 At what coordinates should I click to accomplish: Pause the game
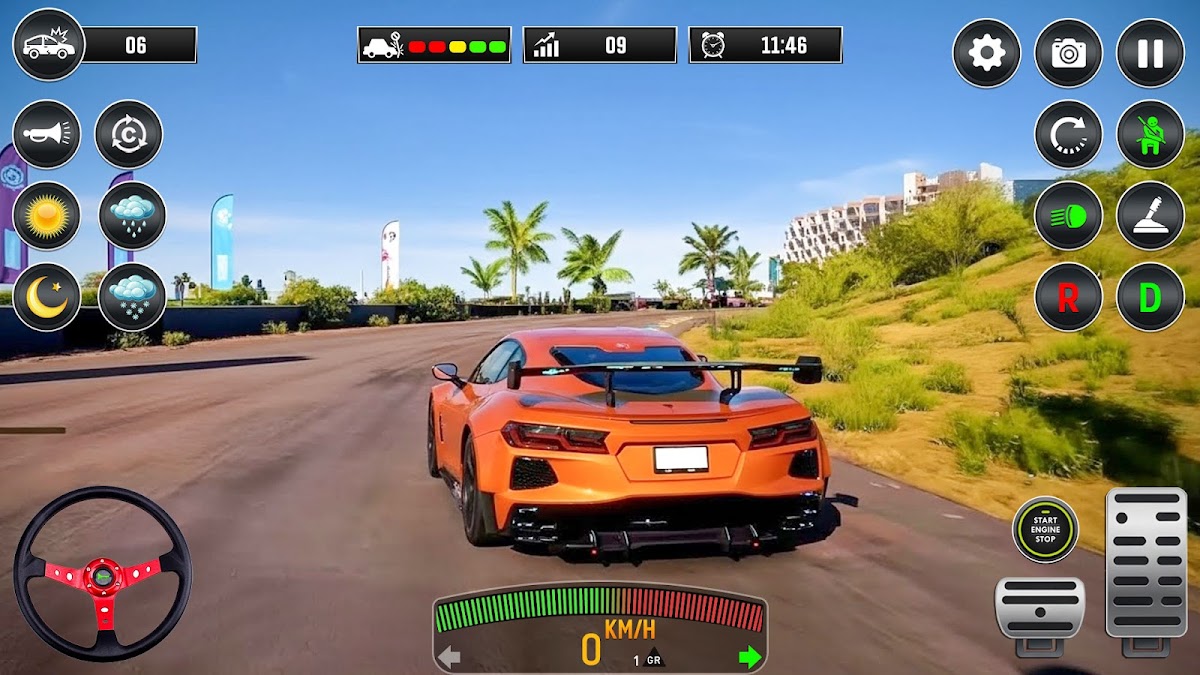[x=1150, y=53]
